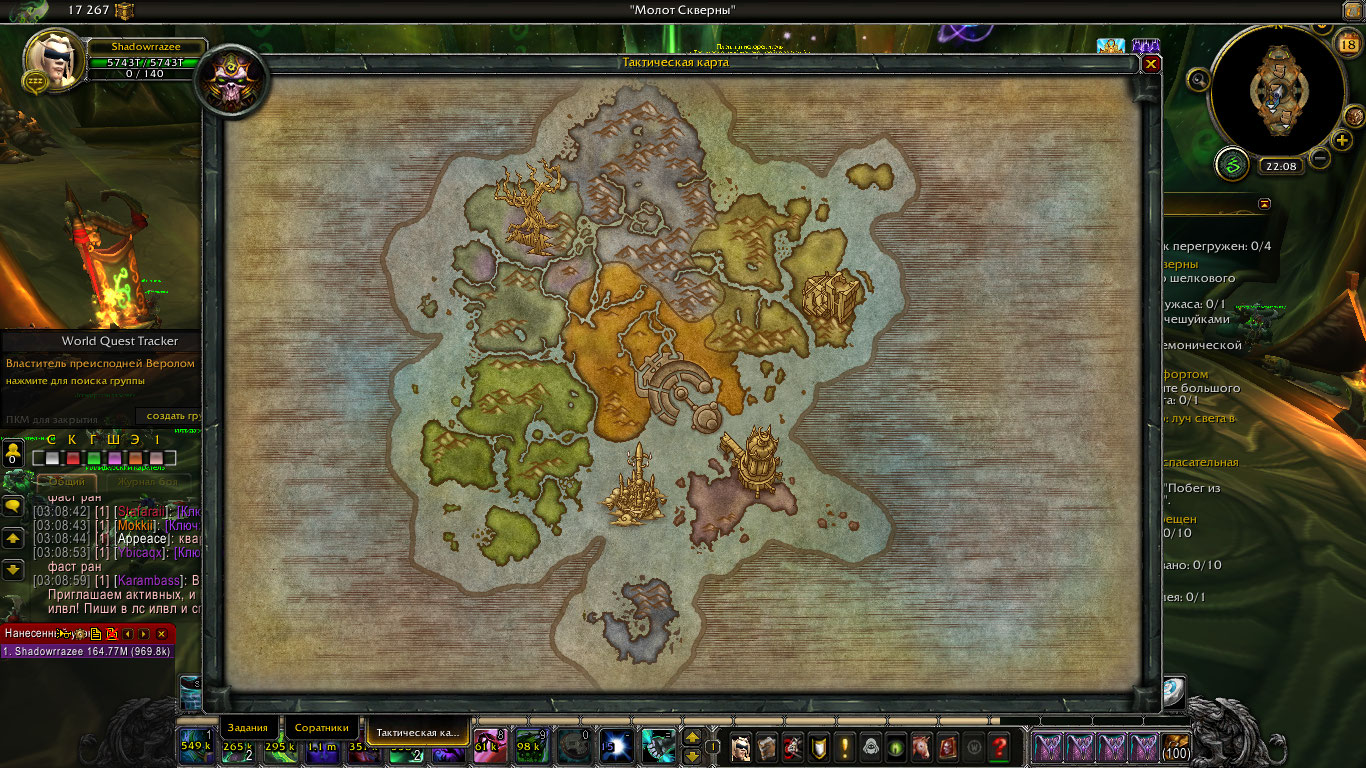Zoom out the minimap with minus button
The height and width of the screenshot is (768, 1366).
click(1320, 158)
